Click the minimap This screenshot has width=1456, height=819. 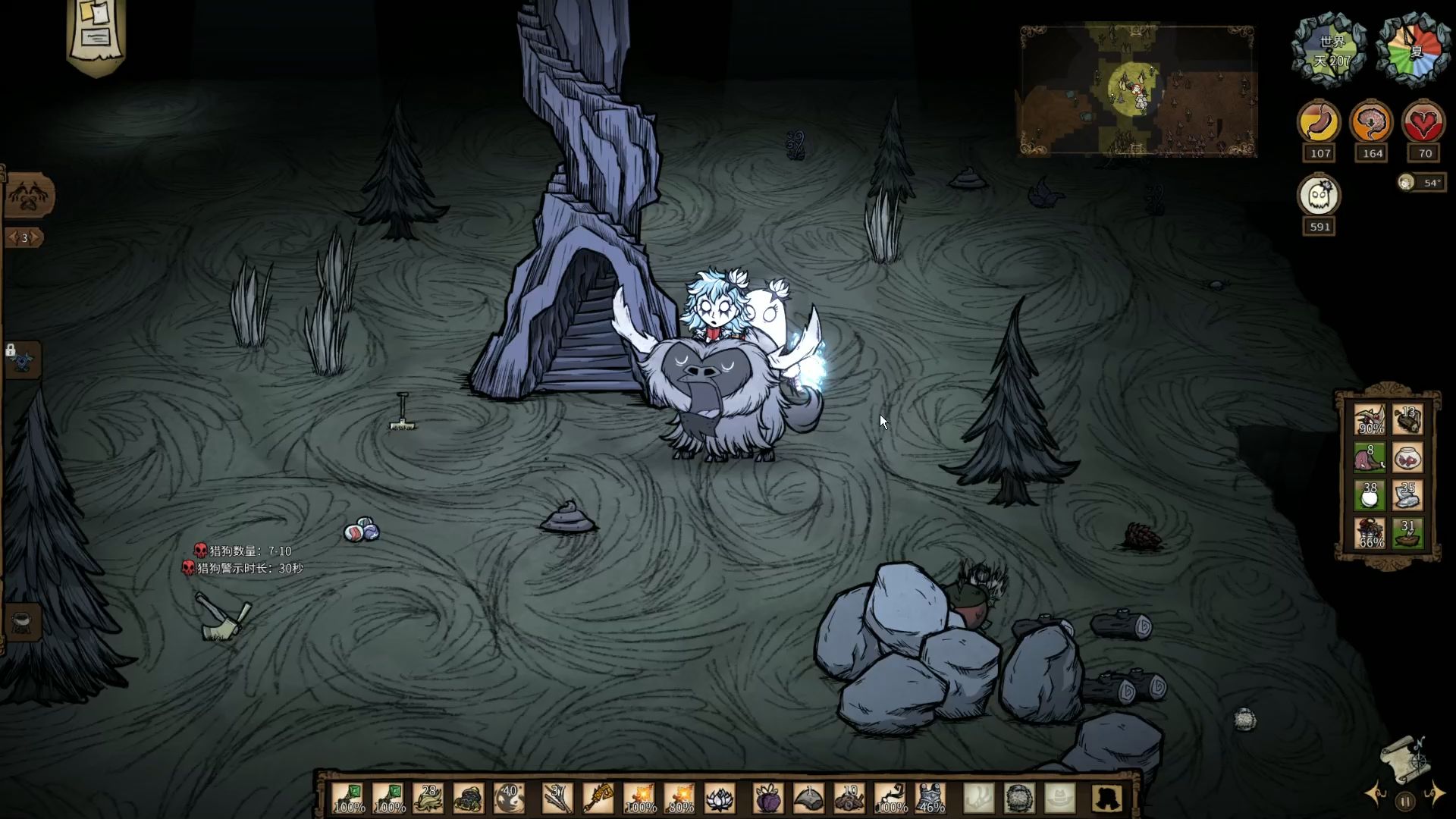pyautogui.click(x=1137, y=91)
